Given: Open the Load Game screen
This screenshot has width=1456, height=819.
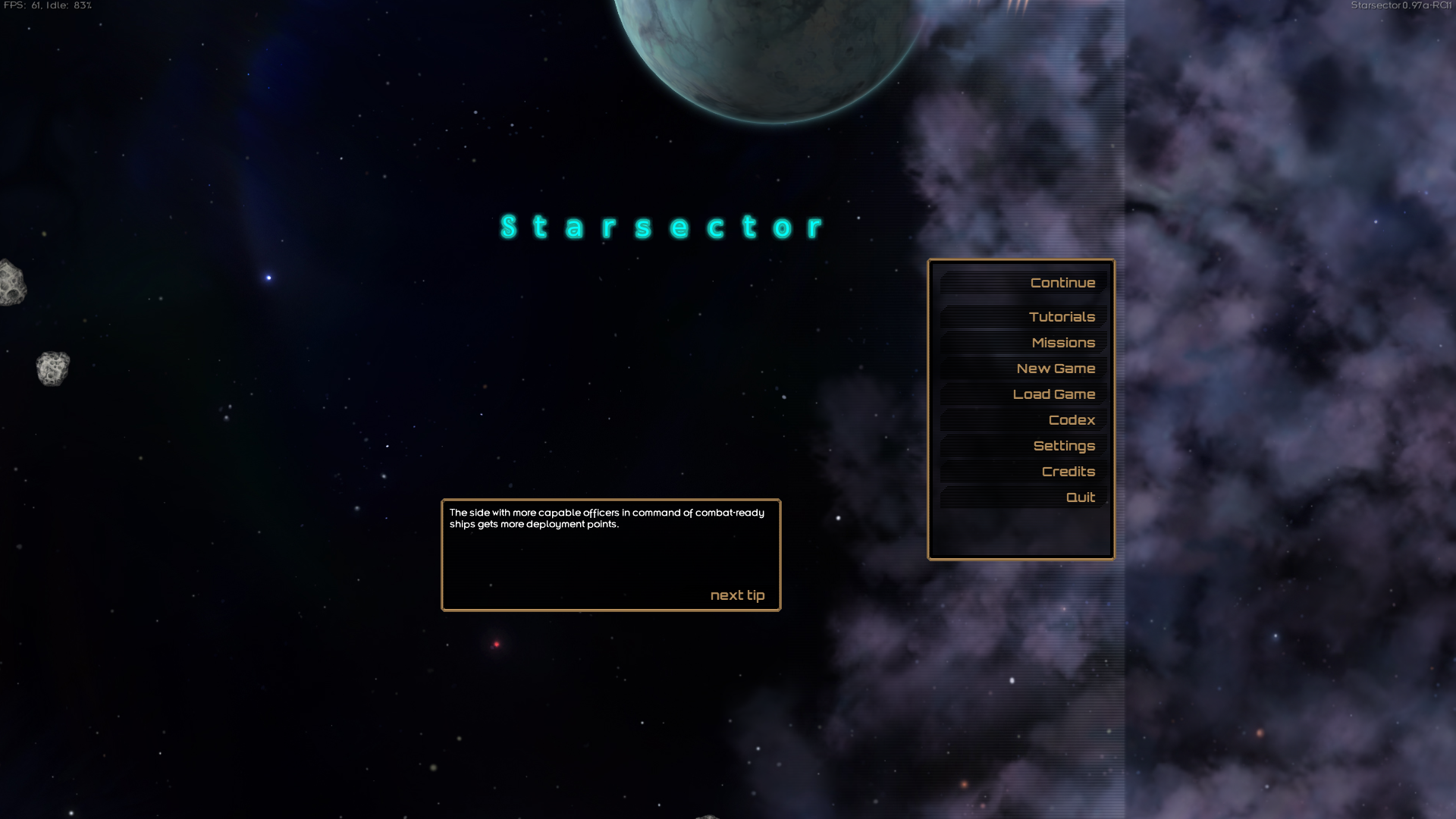Looking at the screenshot, I should (x=1053, y=394).
